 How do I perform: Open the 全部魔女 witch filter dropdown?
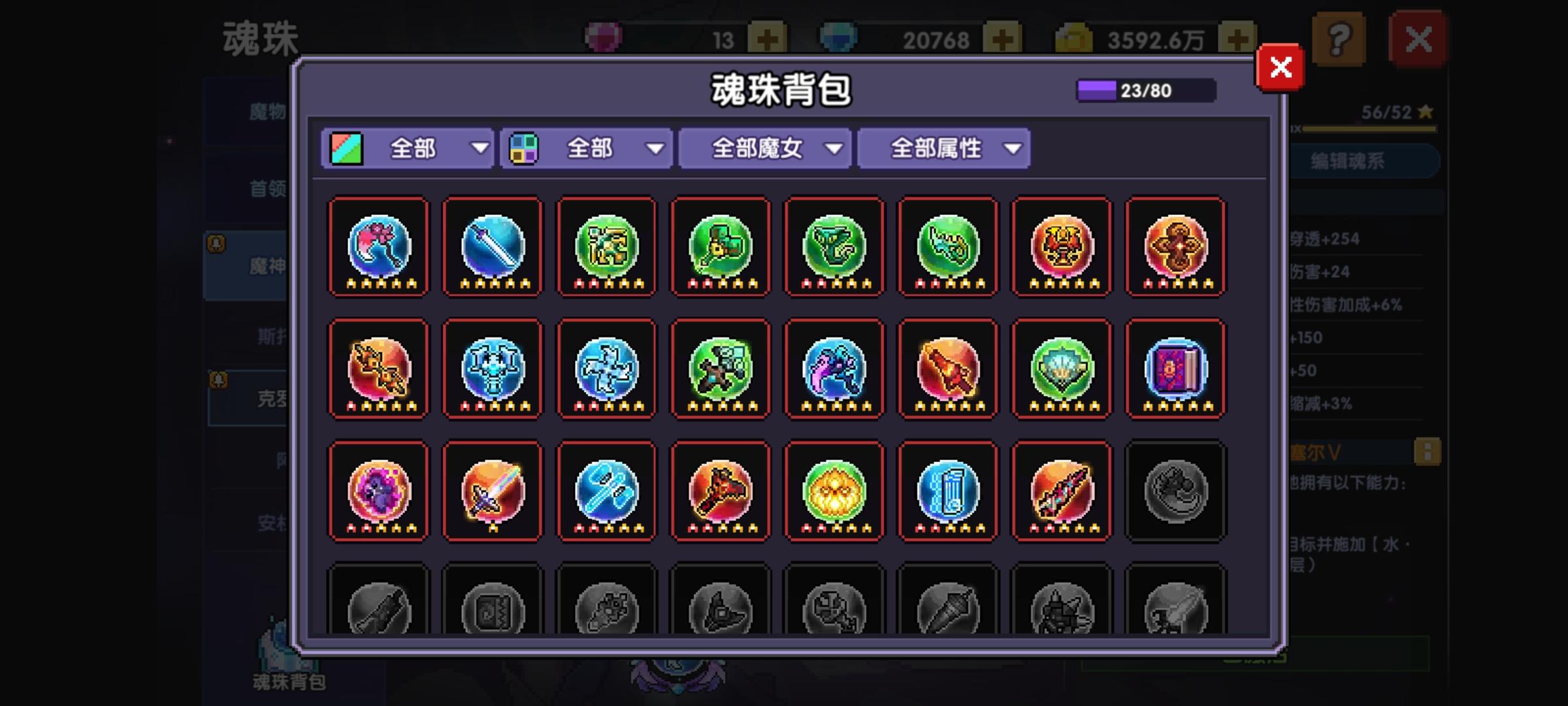[x=764, y=148]
